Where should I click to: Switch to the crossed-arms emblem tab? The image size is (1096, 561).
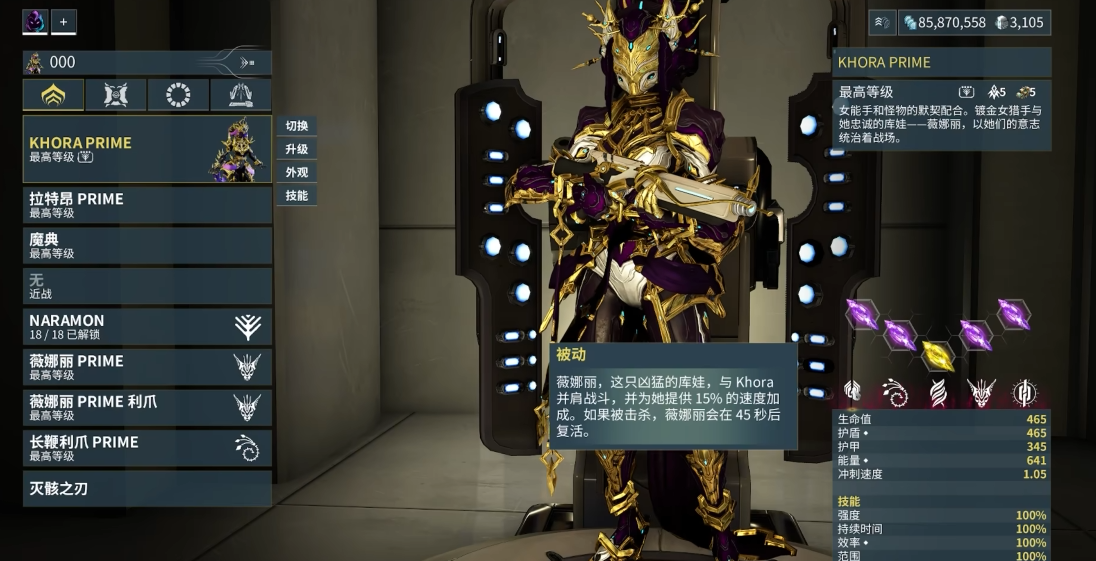(116, 95)
